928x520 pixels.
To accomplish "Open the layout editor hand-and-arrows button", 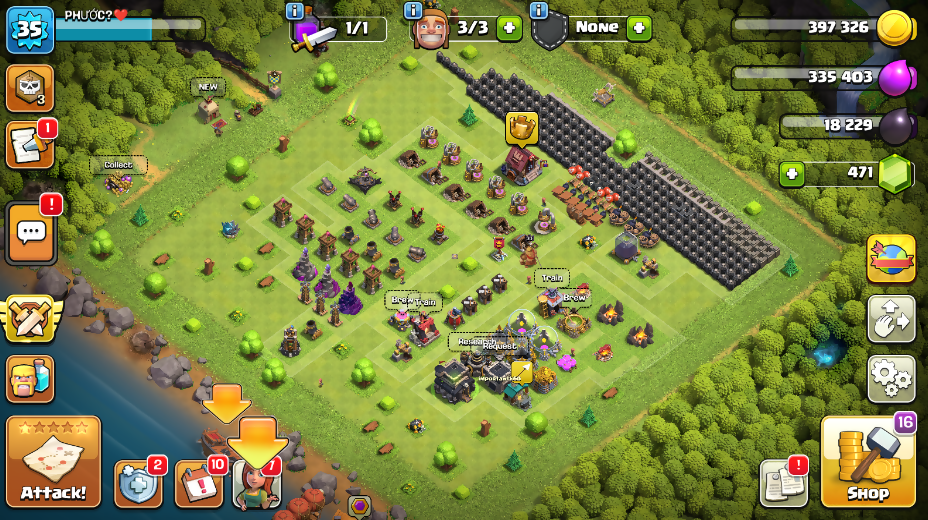I will pyautogui.click(x=891, y=319).
